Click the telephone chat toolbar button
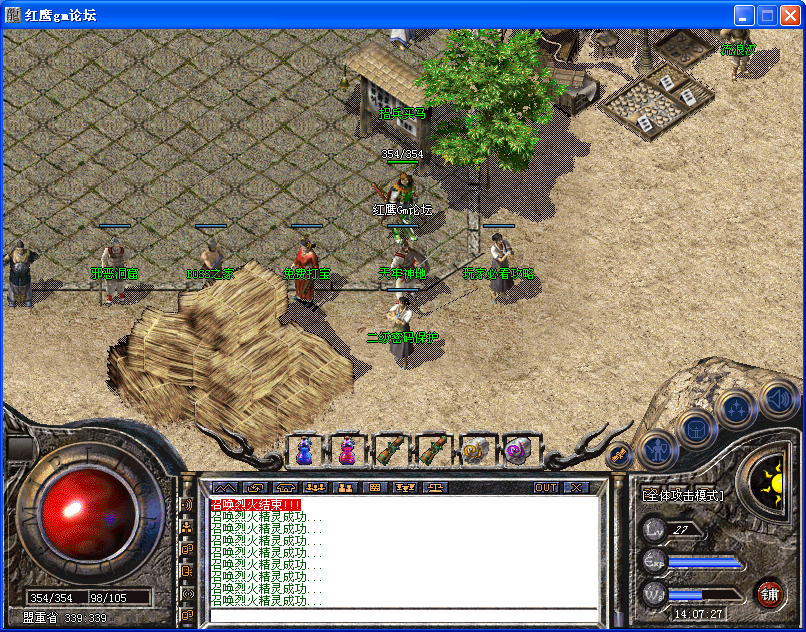806x632 pixels. click(285, 488)
